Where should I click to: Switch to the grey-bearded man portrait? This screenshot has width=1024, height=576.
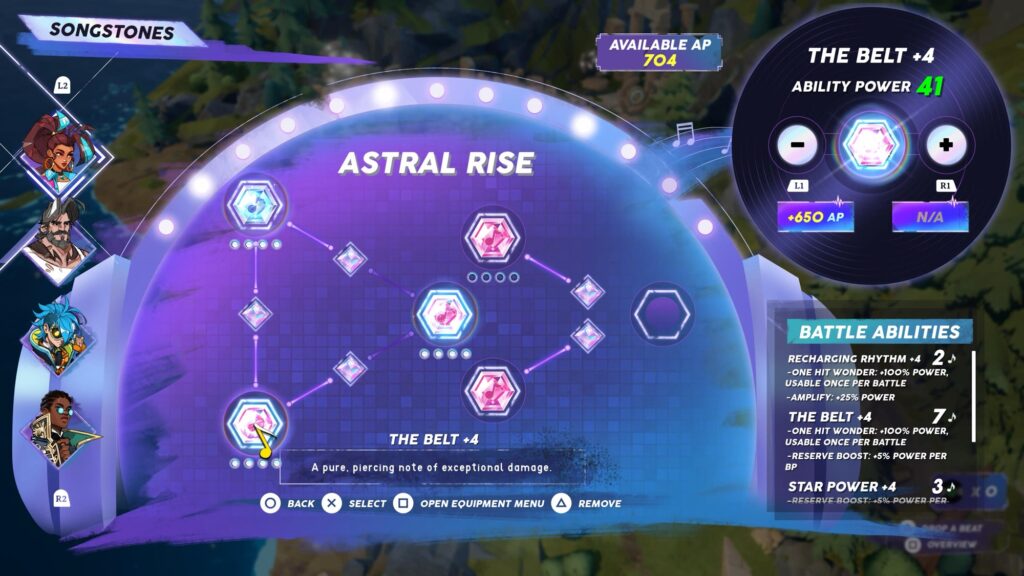(58, 238)
